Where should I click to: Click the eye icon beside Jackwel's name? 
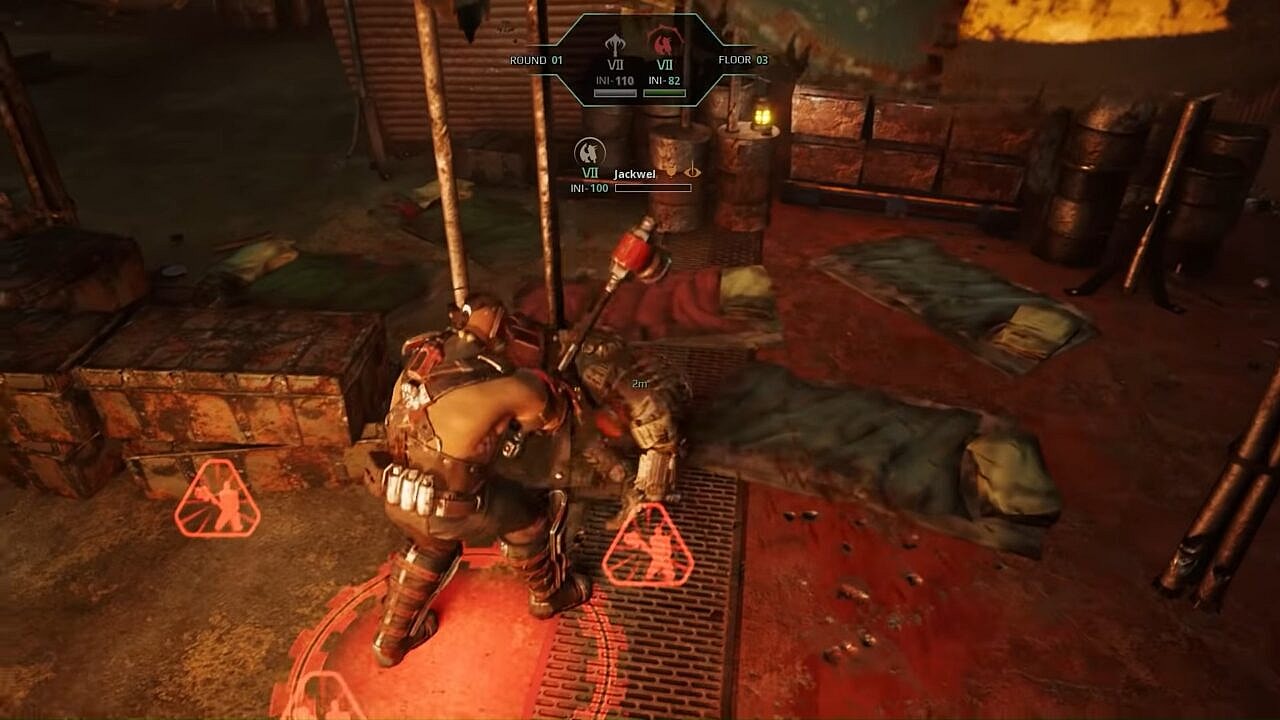691,172
